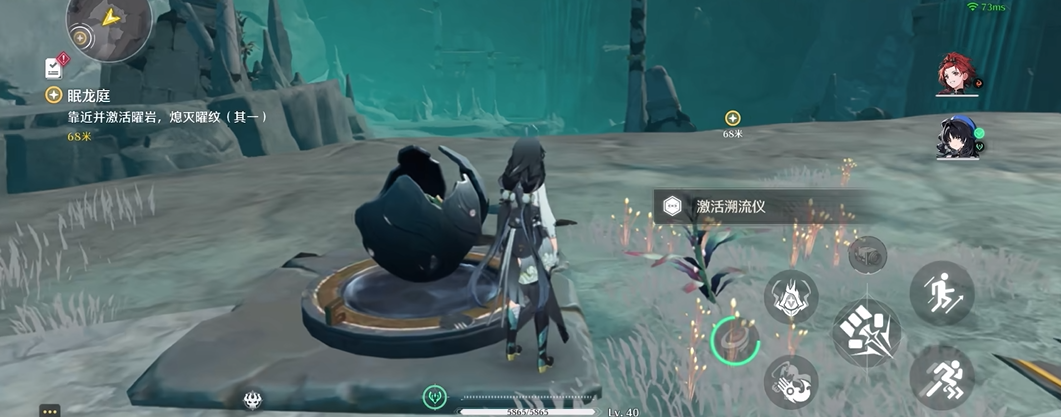Tap the basic attack fist button
The image size is (1061, 417).
[x=866, y=333]
